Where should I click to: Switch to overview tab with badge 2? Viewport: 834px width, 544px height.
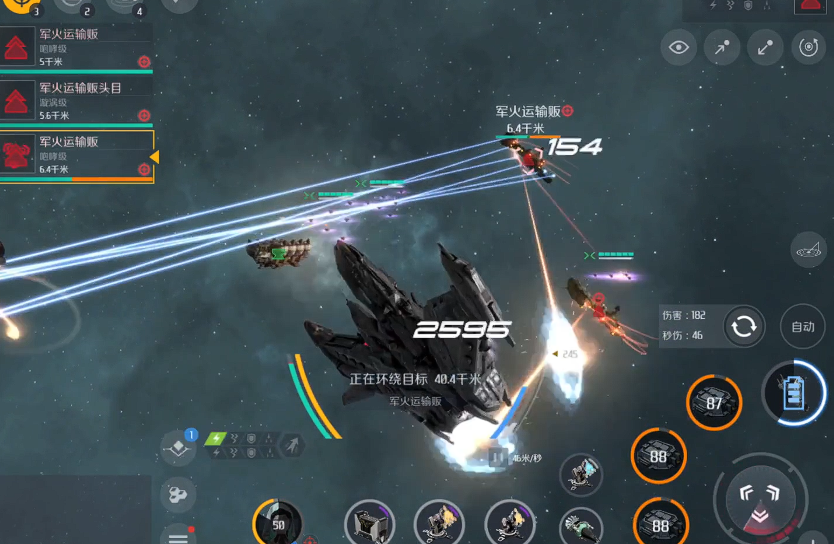[x=72, y=6]
